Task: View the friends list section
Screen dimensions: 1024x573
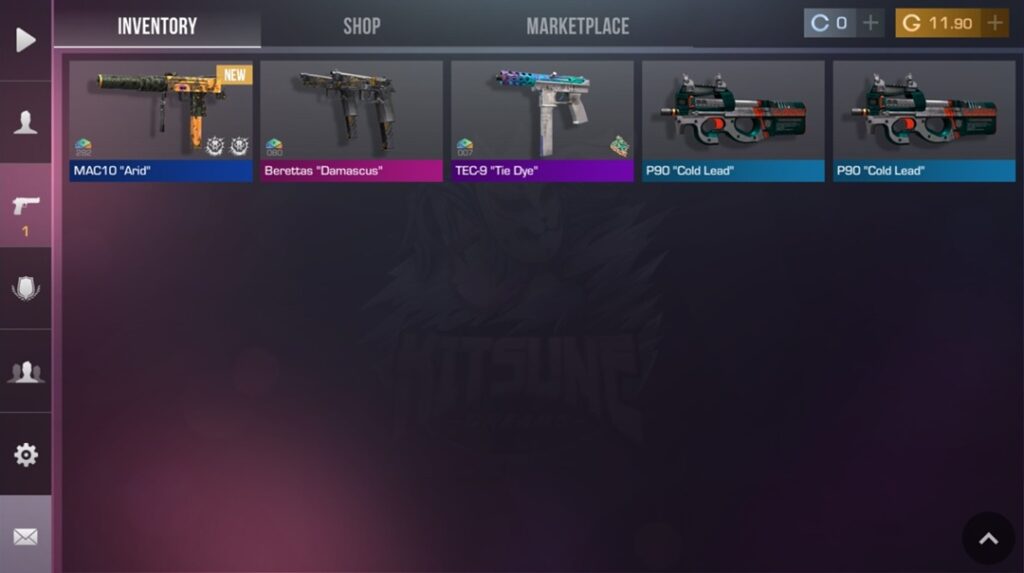Action: tap(26, 372)
